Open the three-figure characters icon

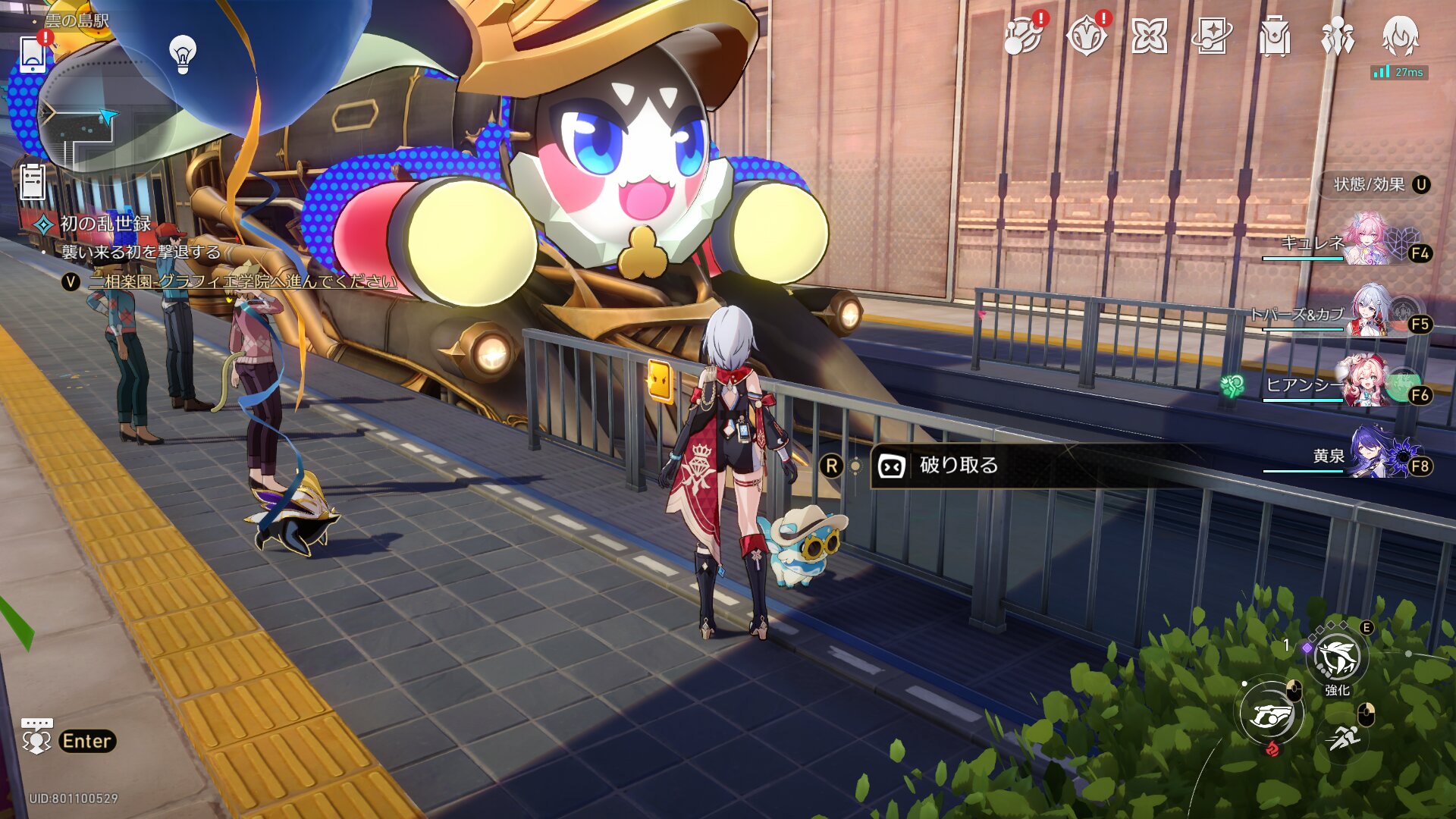[x=1338, y=36]
